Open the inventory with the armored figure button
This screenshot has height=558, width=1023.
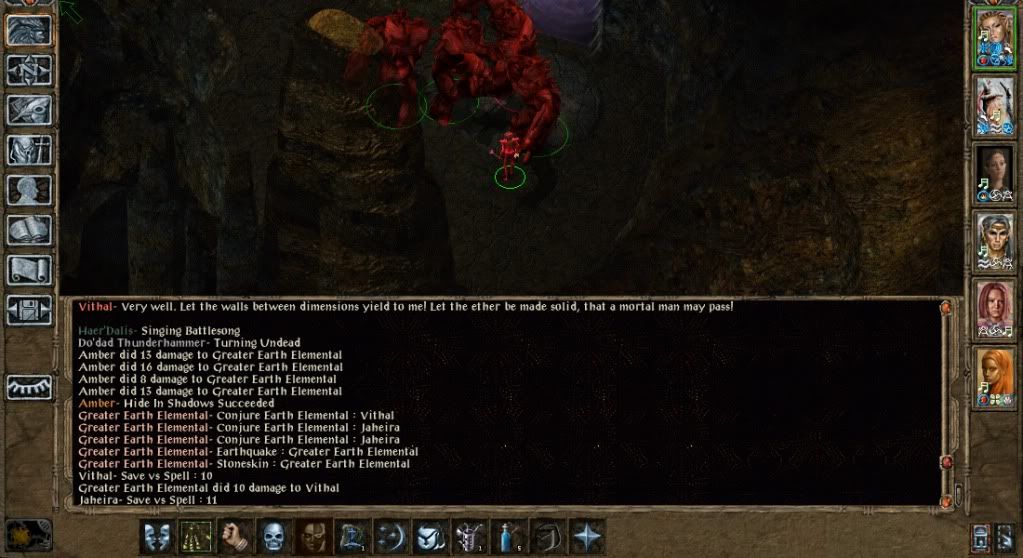click(x=29, y=150)
